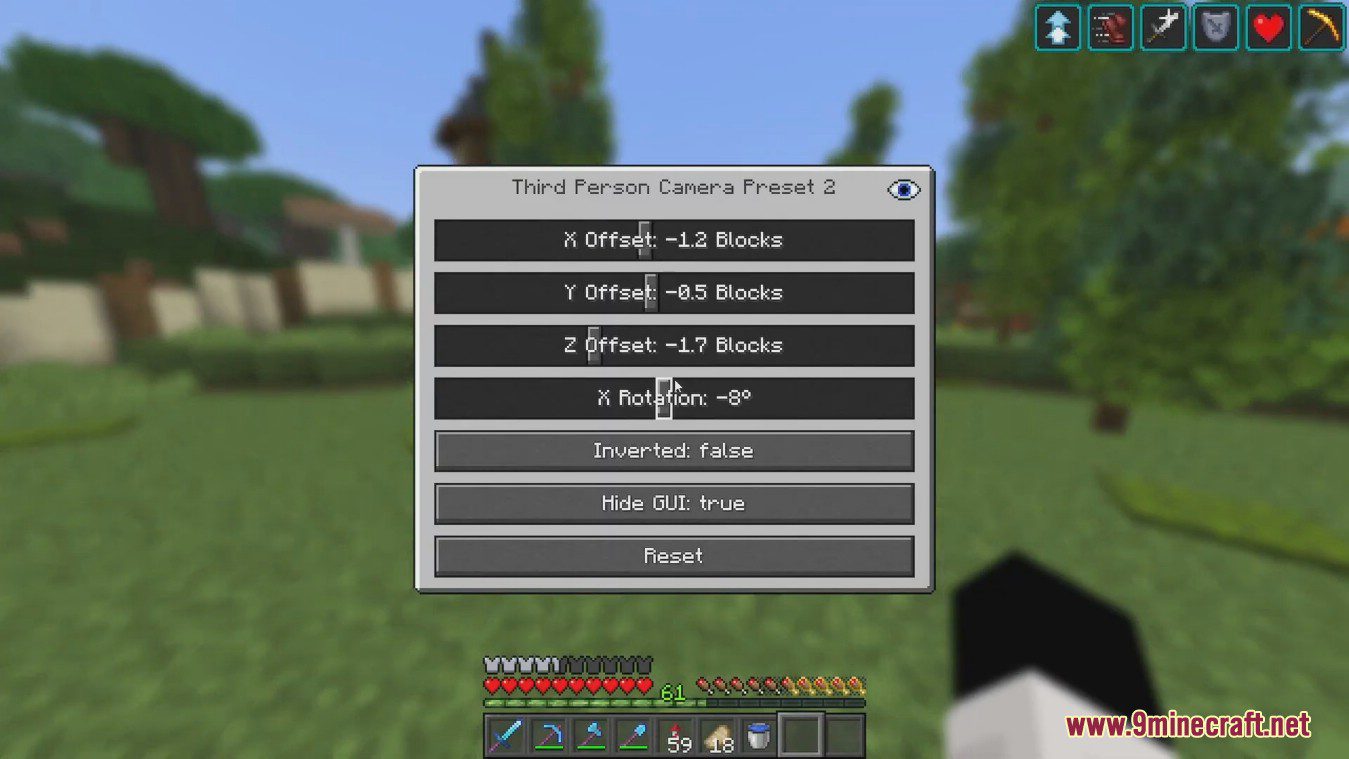Click the upward arrows icon in the HUD
Image resolution: width=1349 pixels, height=759 pixels.
tap(1057, 27)
